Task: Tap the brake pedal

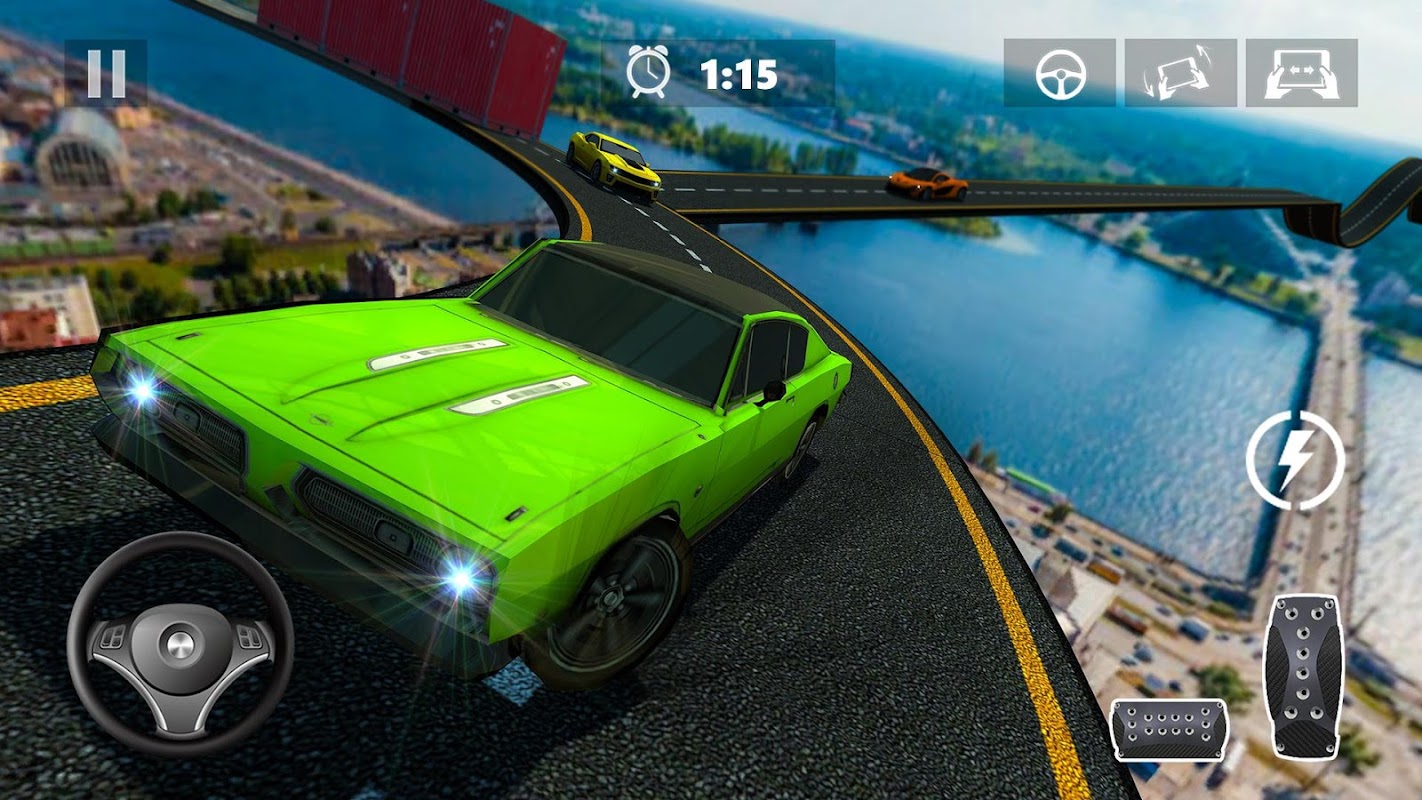Action: point(1169,730)
